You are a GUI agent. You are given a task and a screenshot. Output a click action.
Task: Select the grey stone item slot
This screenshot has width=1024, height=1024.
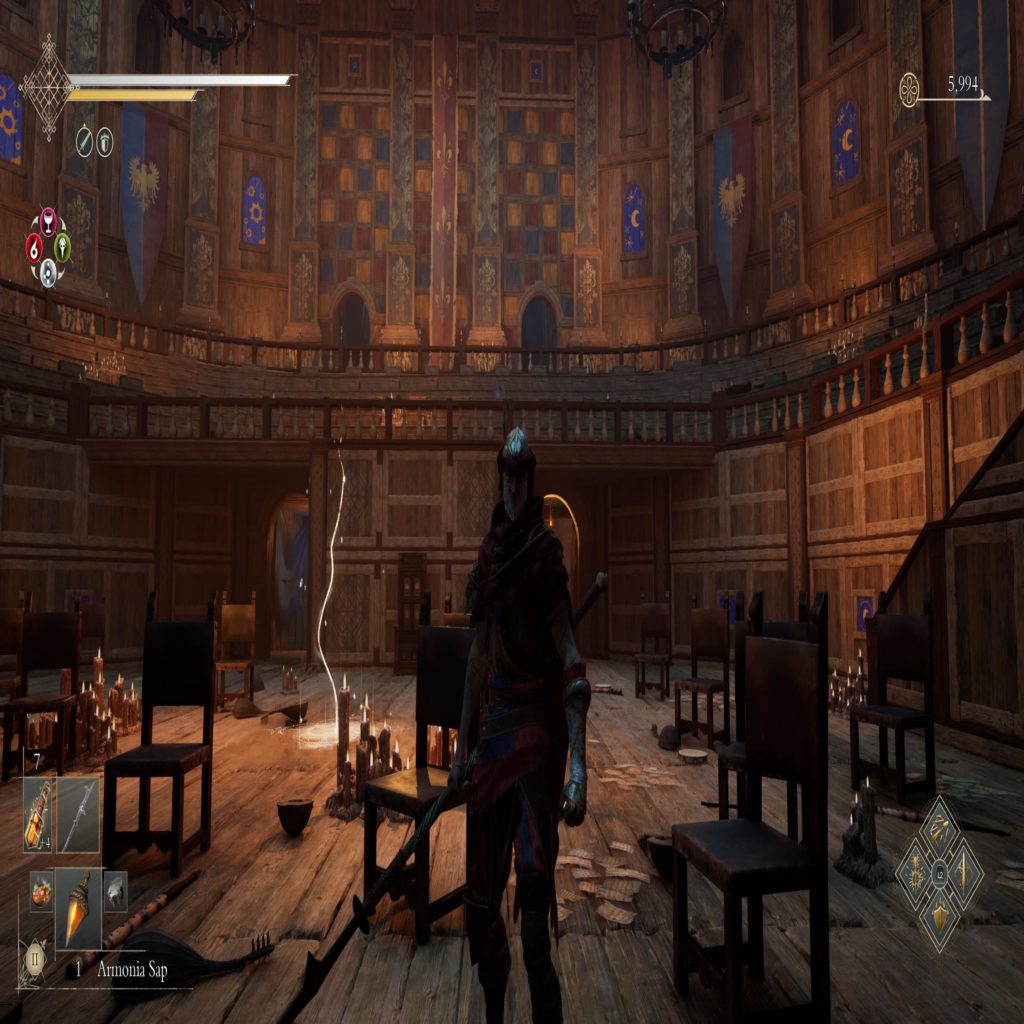coord(115,890)
